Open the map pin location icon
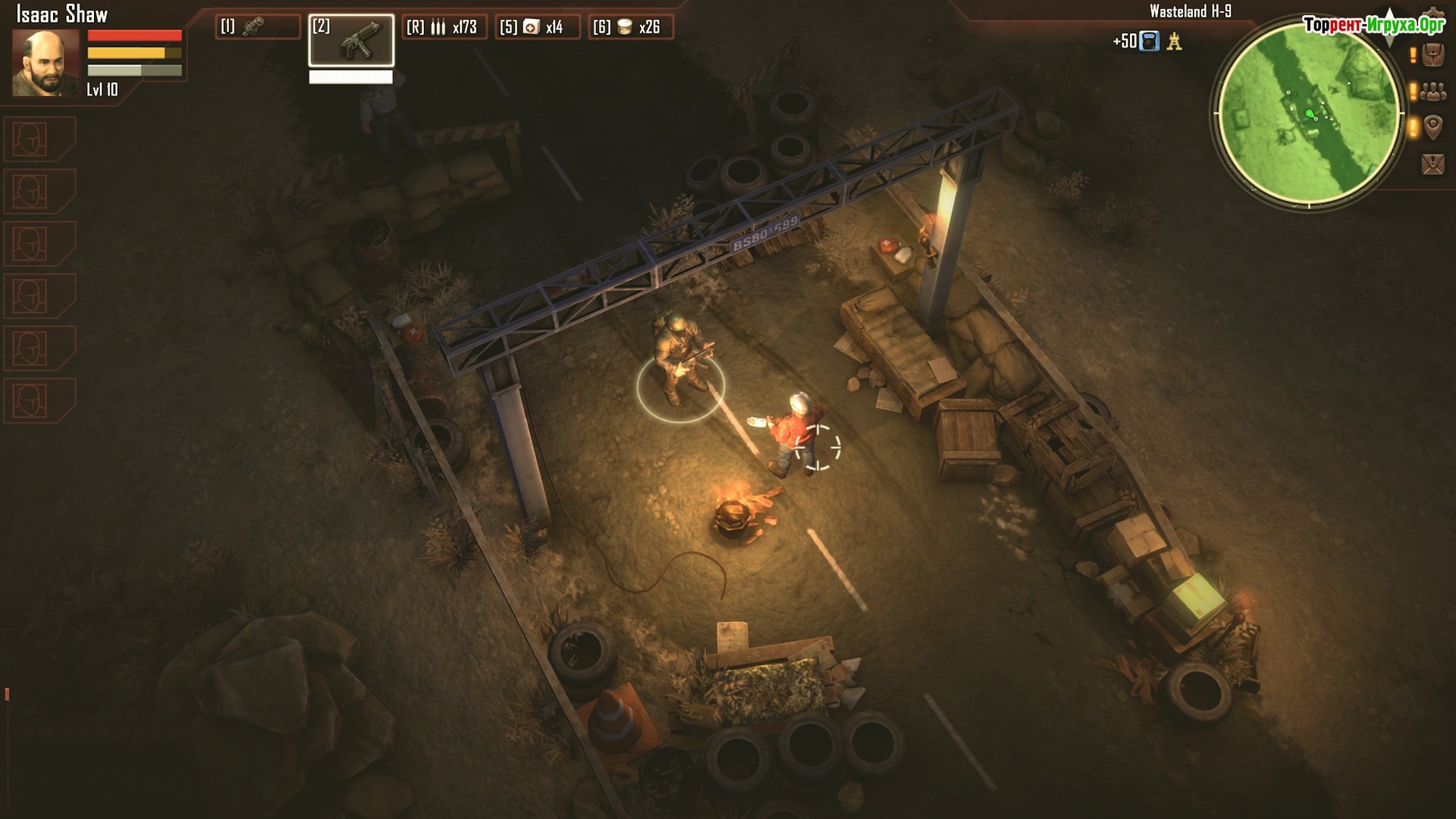 pos(1432,127)
